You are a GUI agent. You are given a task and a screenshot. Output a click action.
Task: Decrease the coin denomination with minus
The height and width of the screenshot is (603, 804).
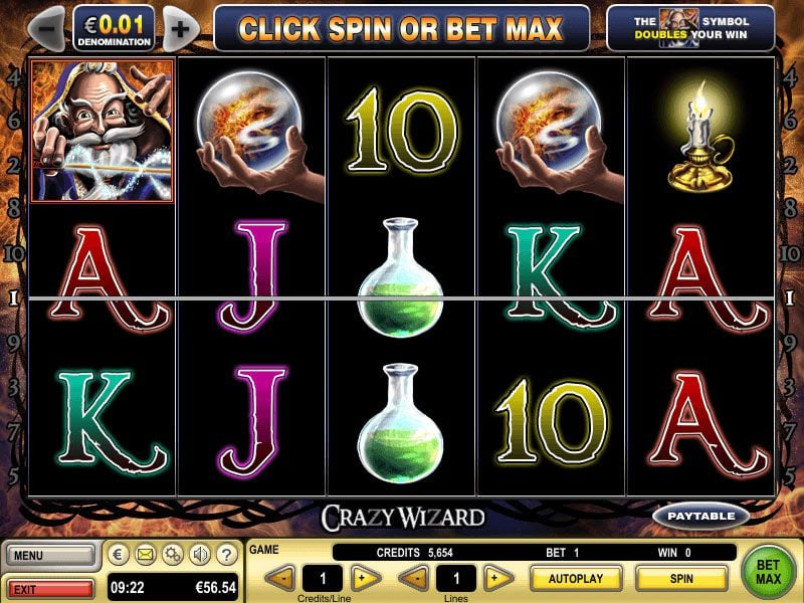click(46, 27)
